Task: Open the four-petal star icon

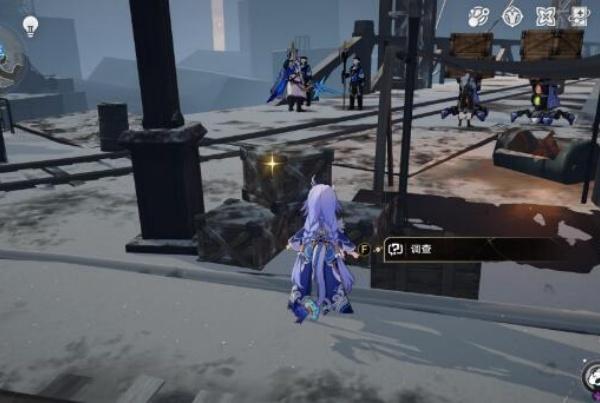Action: pos(546,16)
